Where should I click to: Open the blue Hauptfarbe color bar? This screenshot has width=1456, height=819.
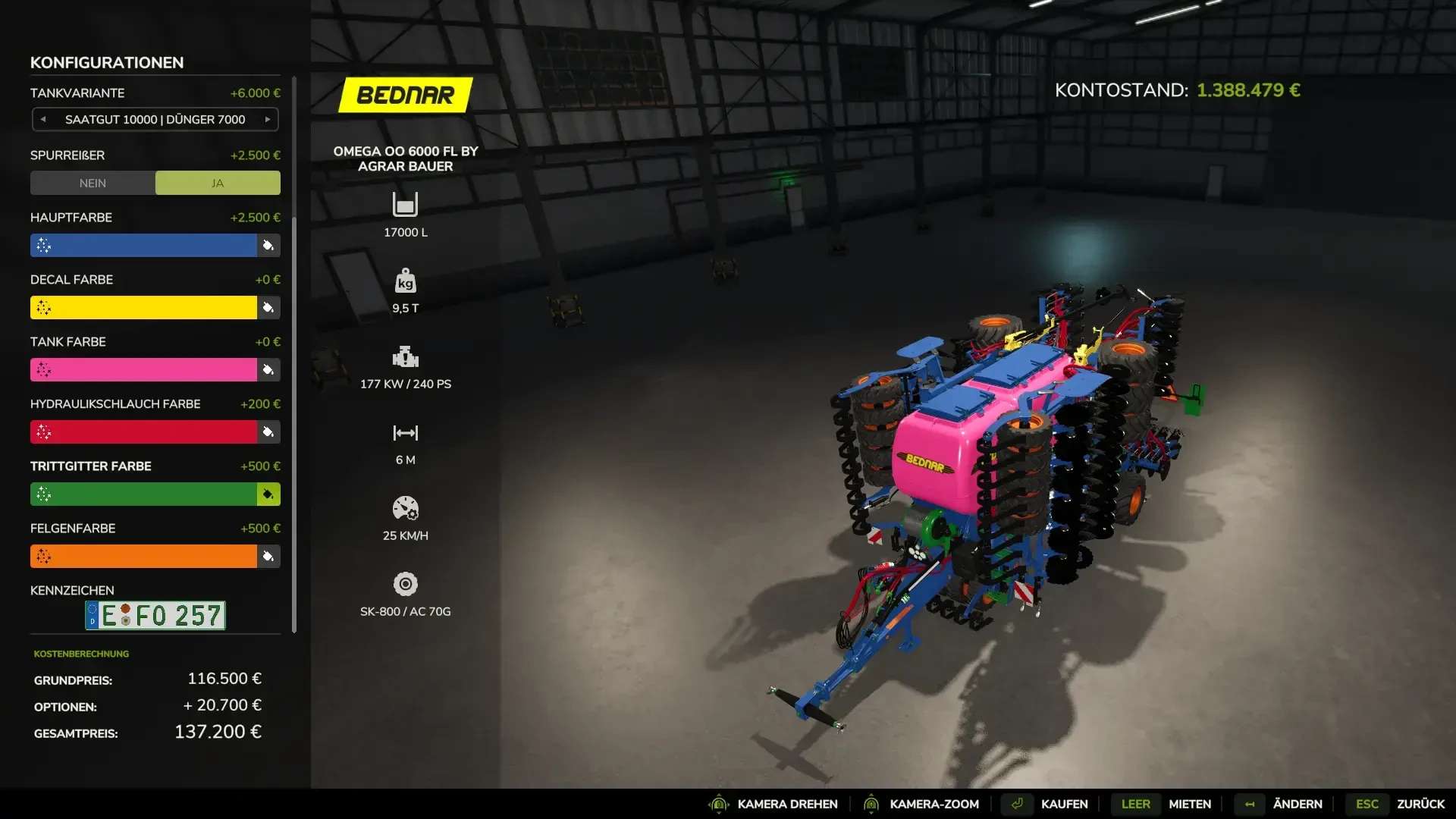[x=144, y=245]
